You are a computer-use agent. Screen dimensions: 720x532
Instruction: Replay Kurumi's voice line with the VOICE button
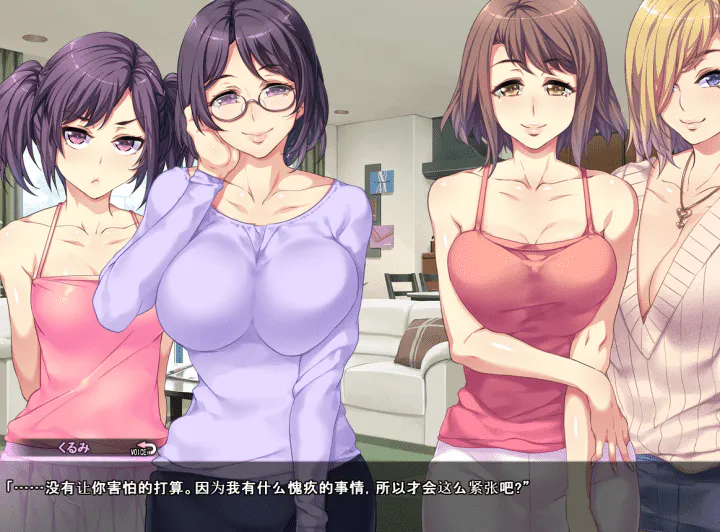click(x=145, y=448)
